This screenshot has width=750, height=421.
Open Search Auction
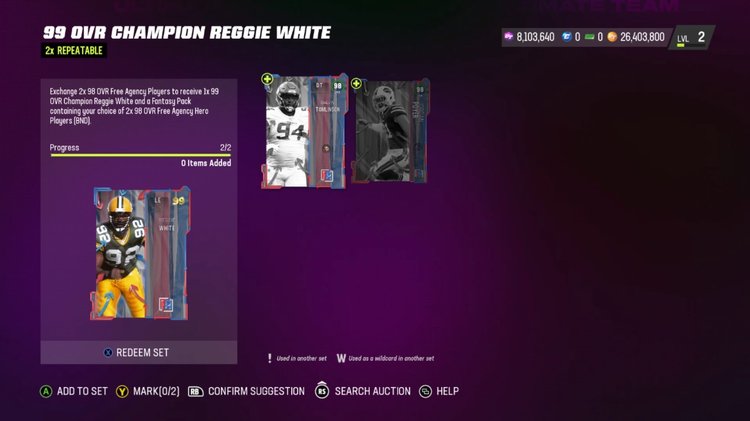[364, 391]
